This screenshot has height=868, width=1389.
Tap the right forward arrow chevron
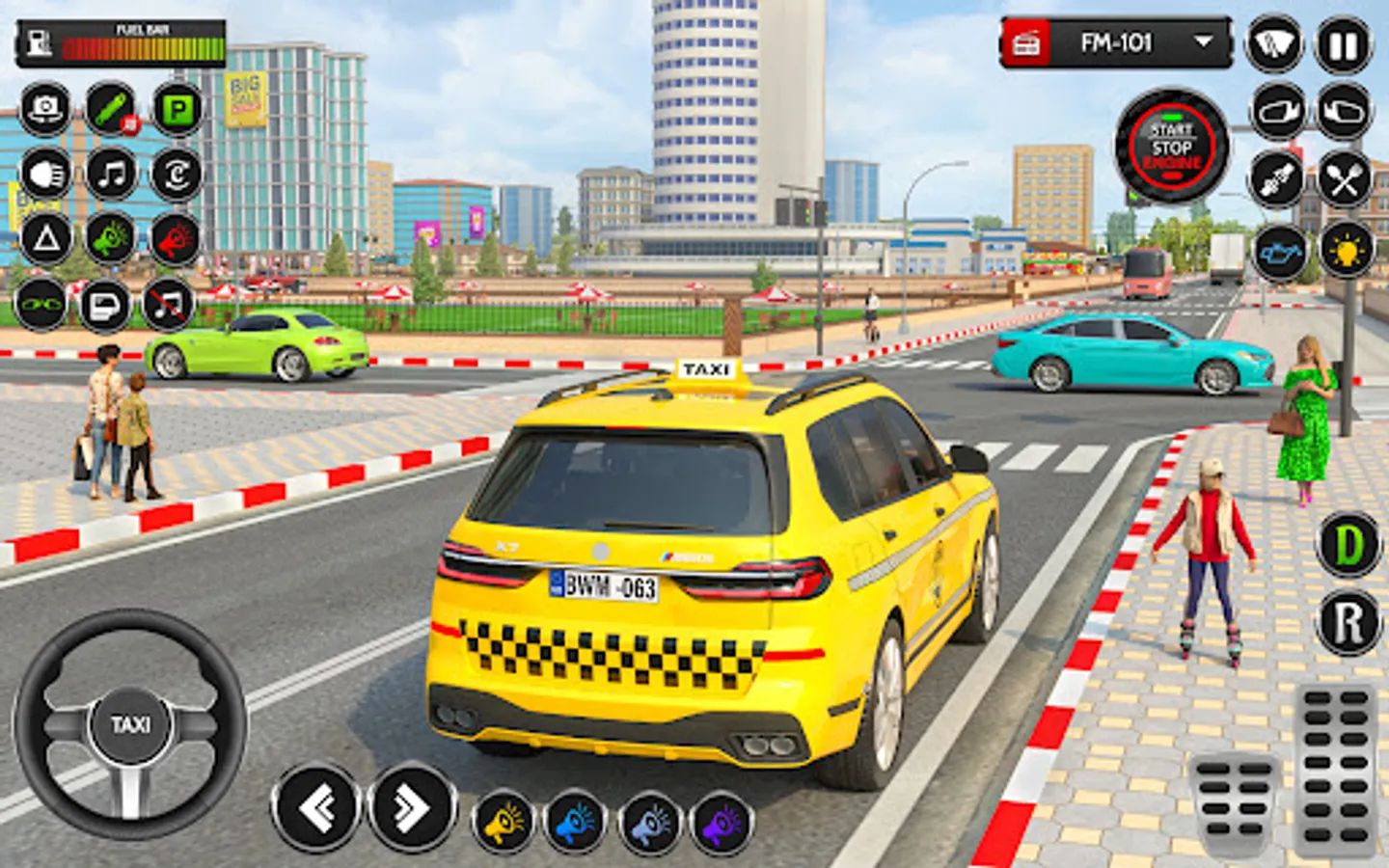point(409,806)
